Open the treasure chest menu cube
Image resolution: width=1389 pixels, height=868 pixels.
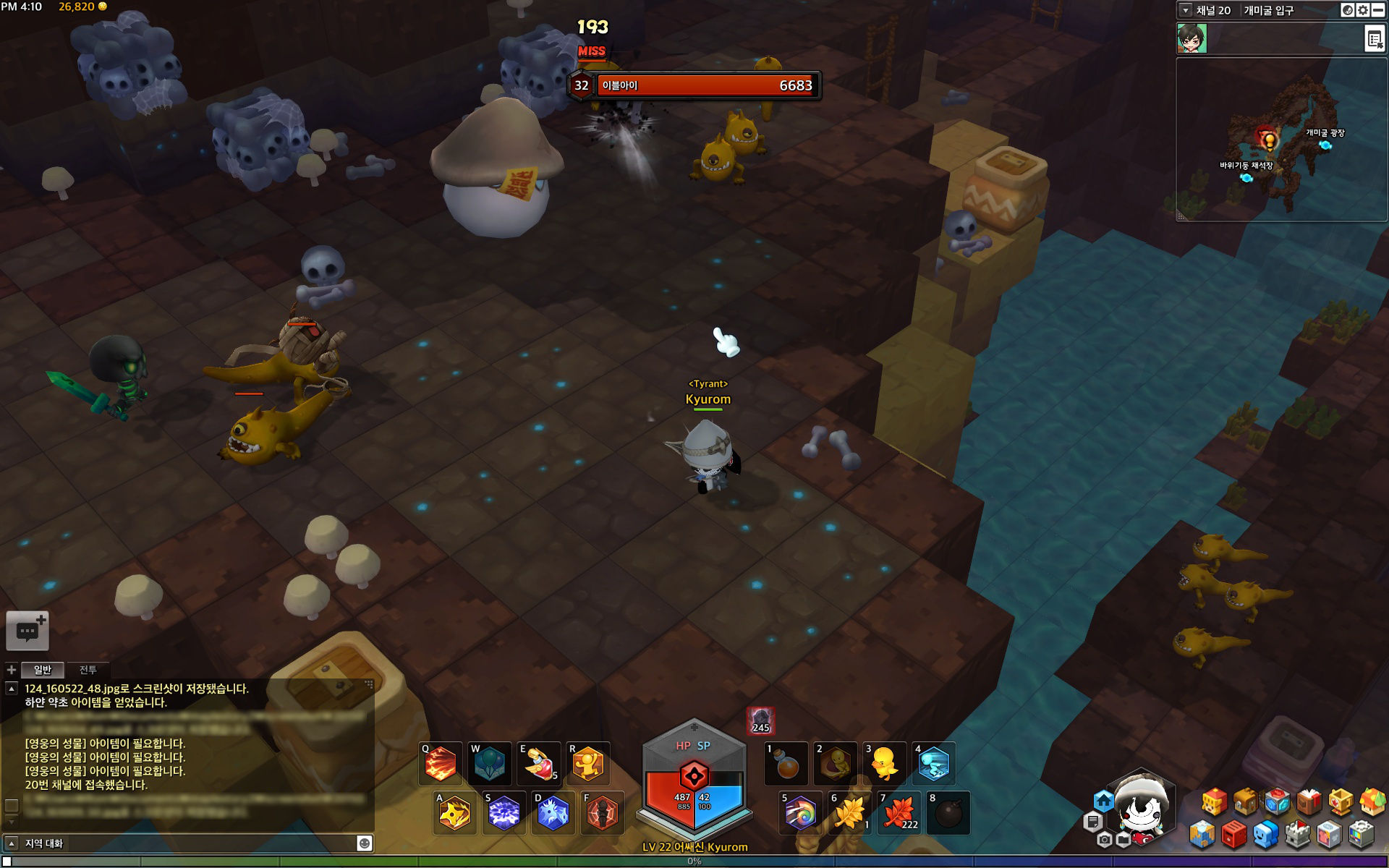coord(1245,801)
